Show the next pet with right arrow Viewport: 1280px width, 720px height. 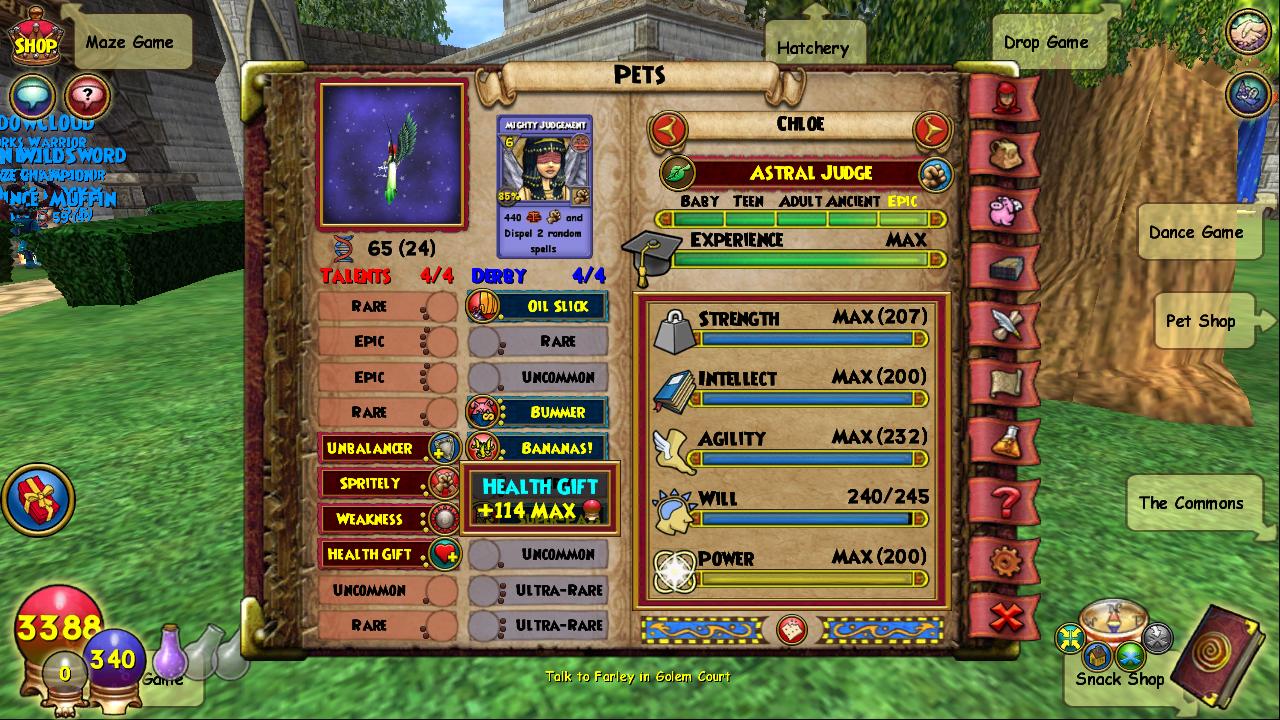point(932,128)
